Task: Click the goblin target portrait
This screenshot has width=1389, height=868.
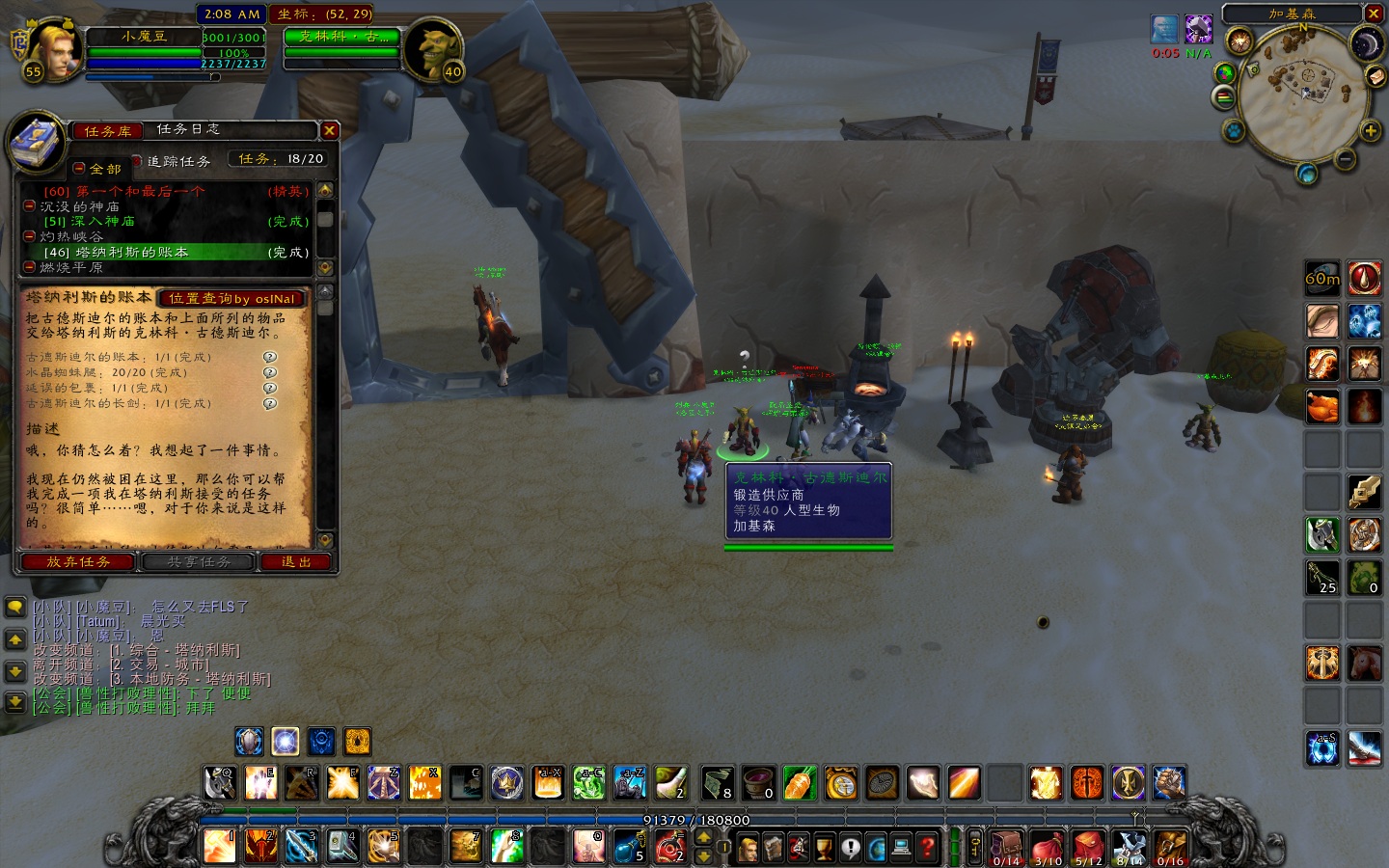Action: (x=430, y=48)
